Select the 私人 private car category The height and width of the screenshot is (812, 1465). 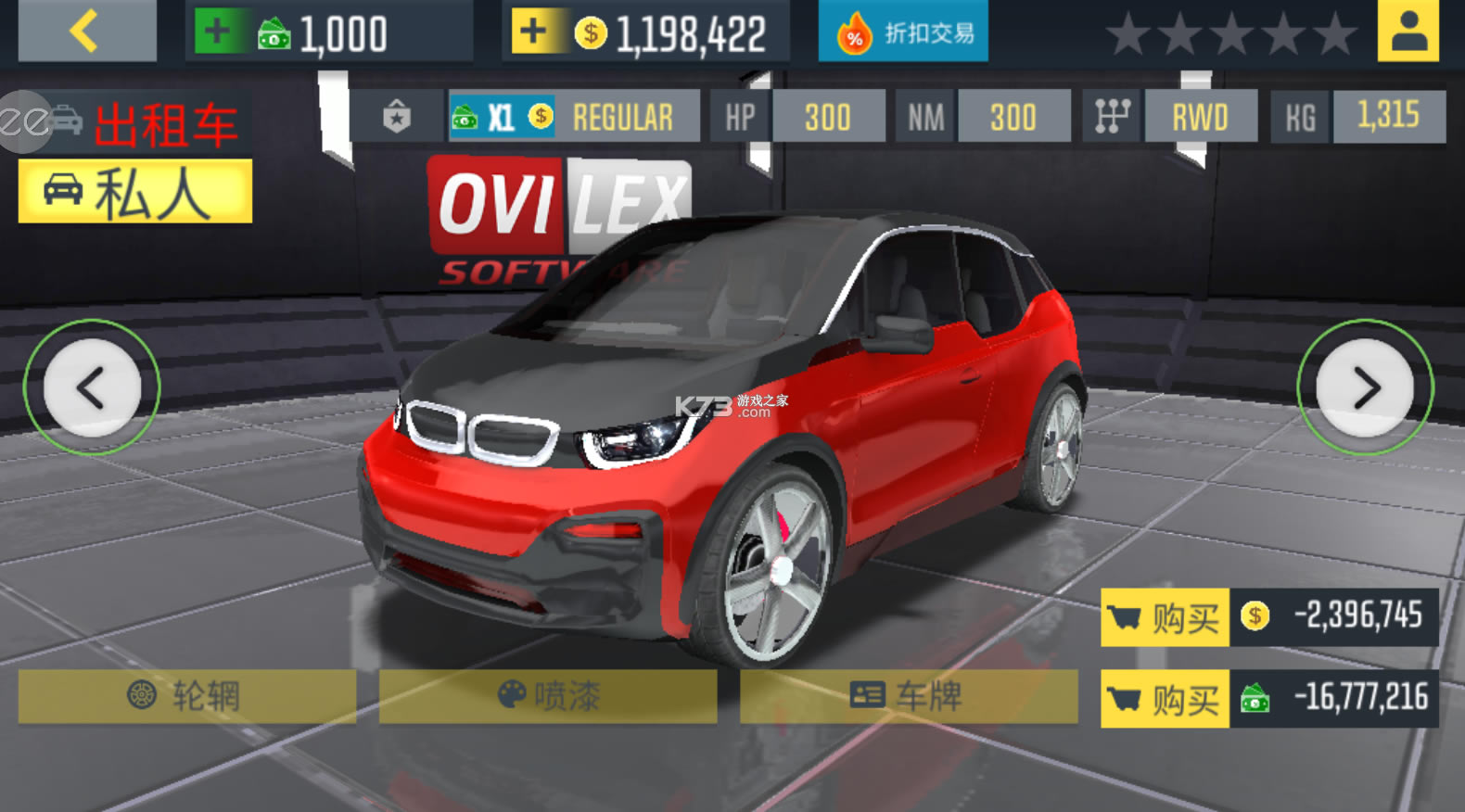(x=135, y=192)
